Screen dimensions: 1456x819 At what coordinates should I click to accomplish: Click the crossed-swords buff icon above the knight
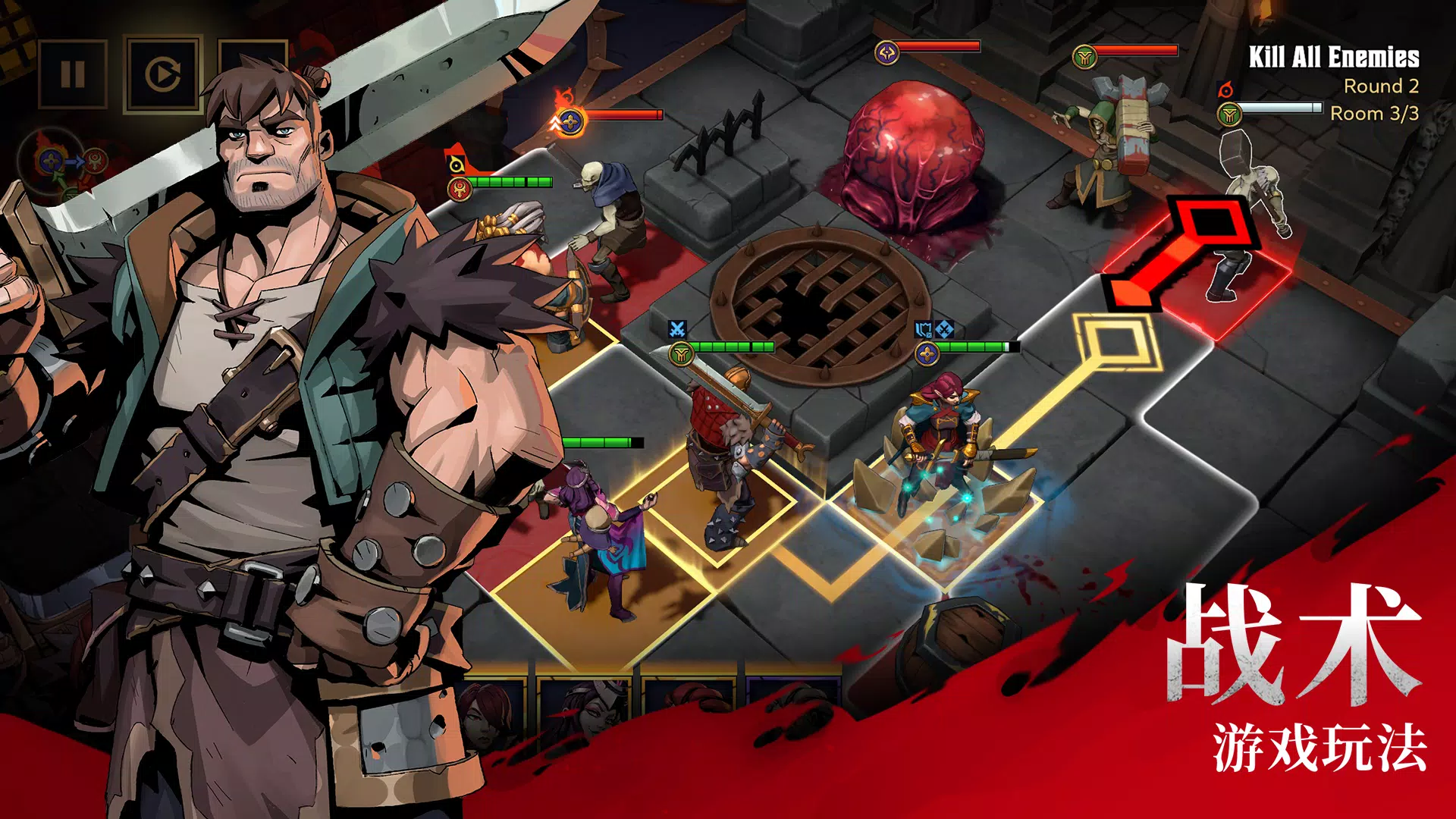pyautogui.click(x=677, y=328)
